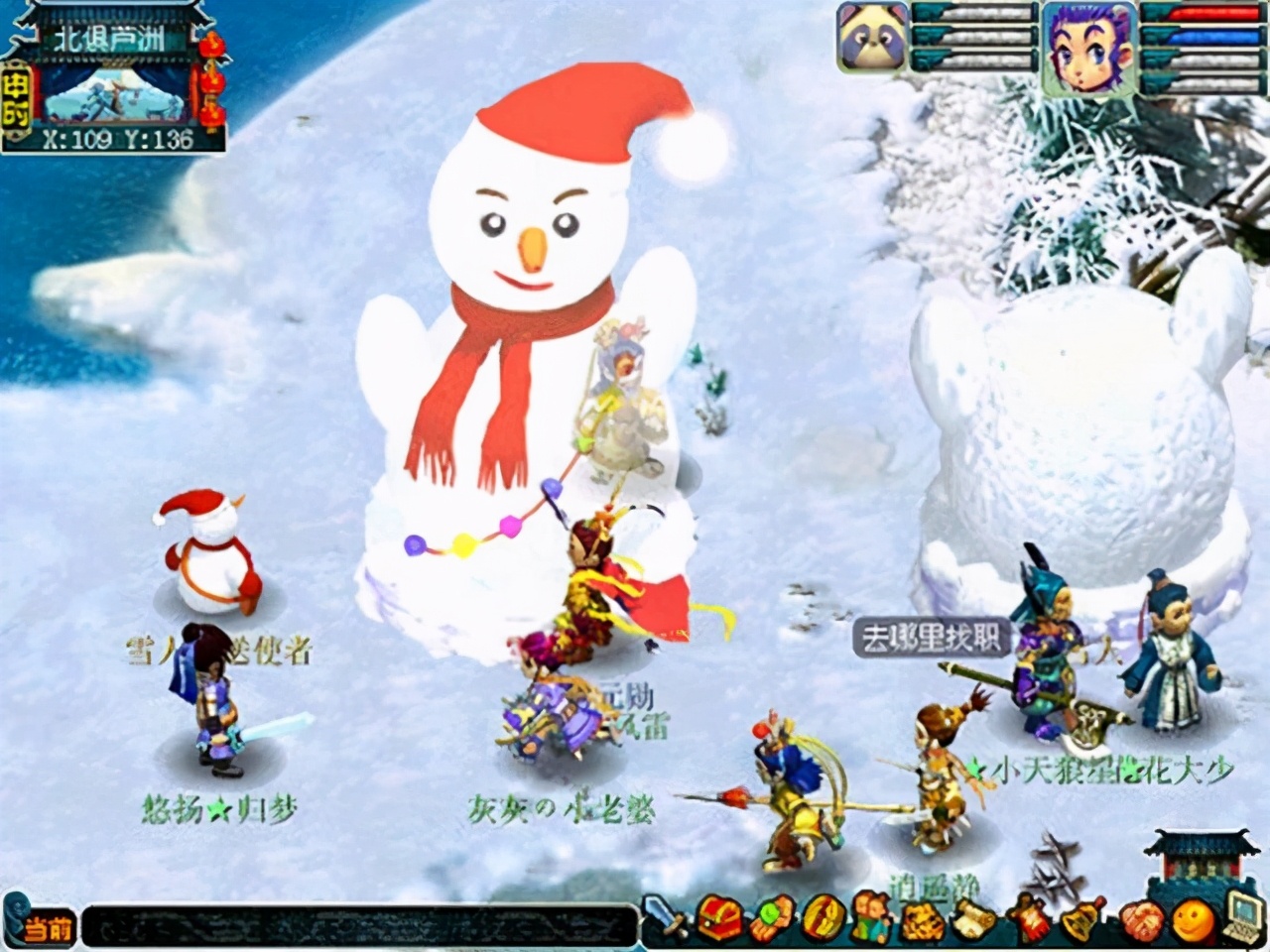Click the chat input box
Viewport: 1270px width, 952px height.
357,925
